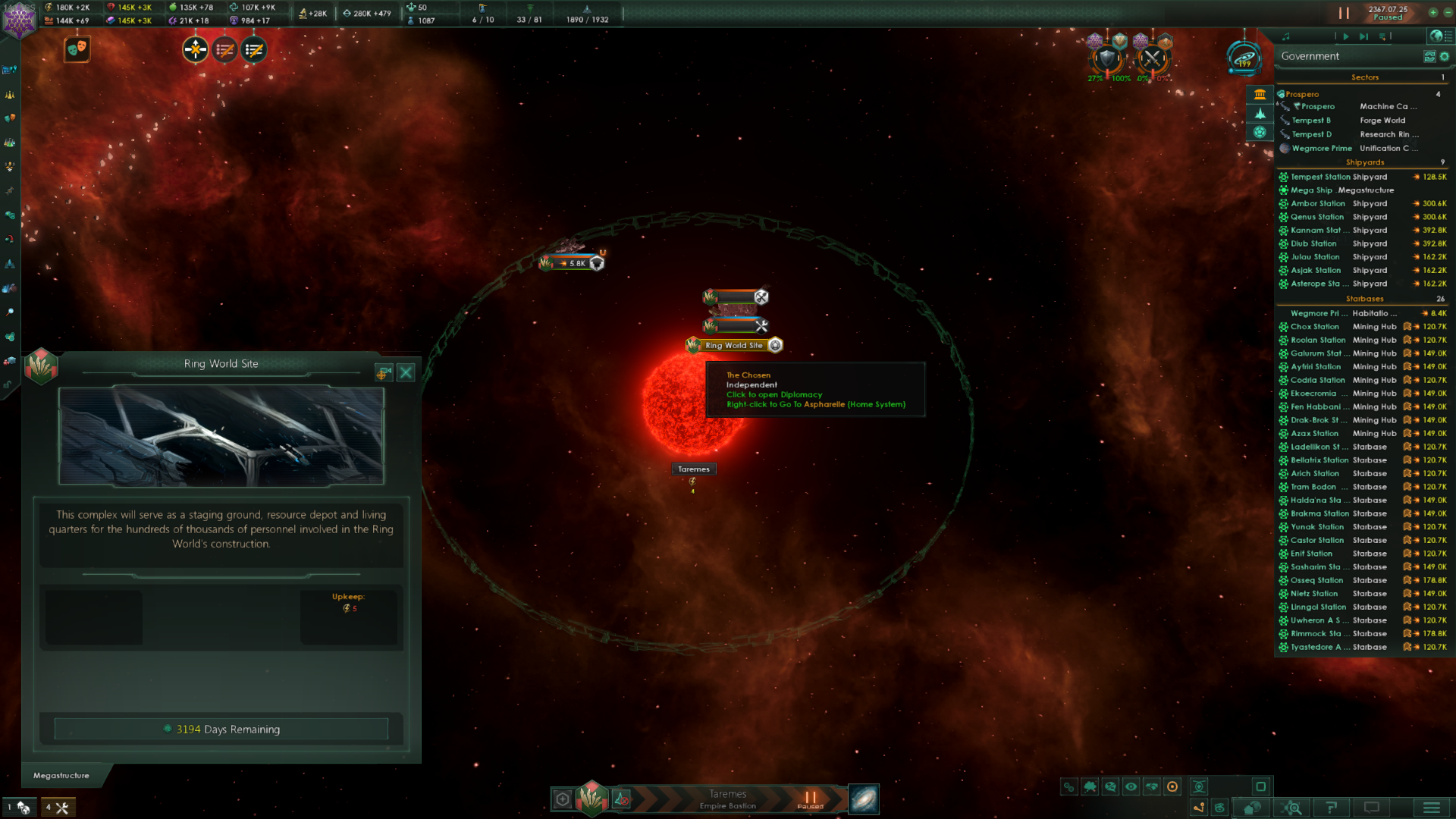This screenshot has width=1456, height=819.
Task: Increase game speed with the plus button
Action: [1432, 13]
